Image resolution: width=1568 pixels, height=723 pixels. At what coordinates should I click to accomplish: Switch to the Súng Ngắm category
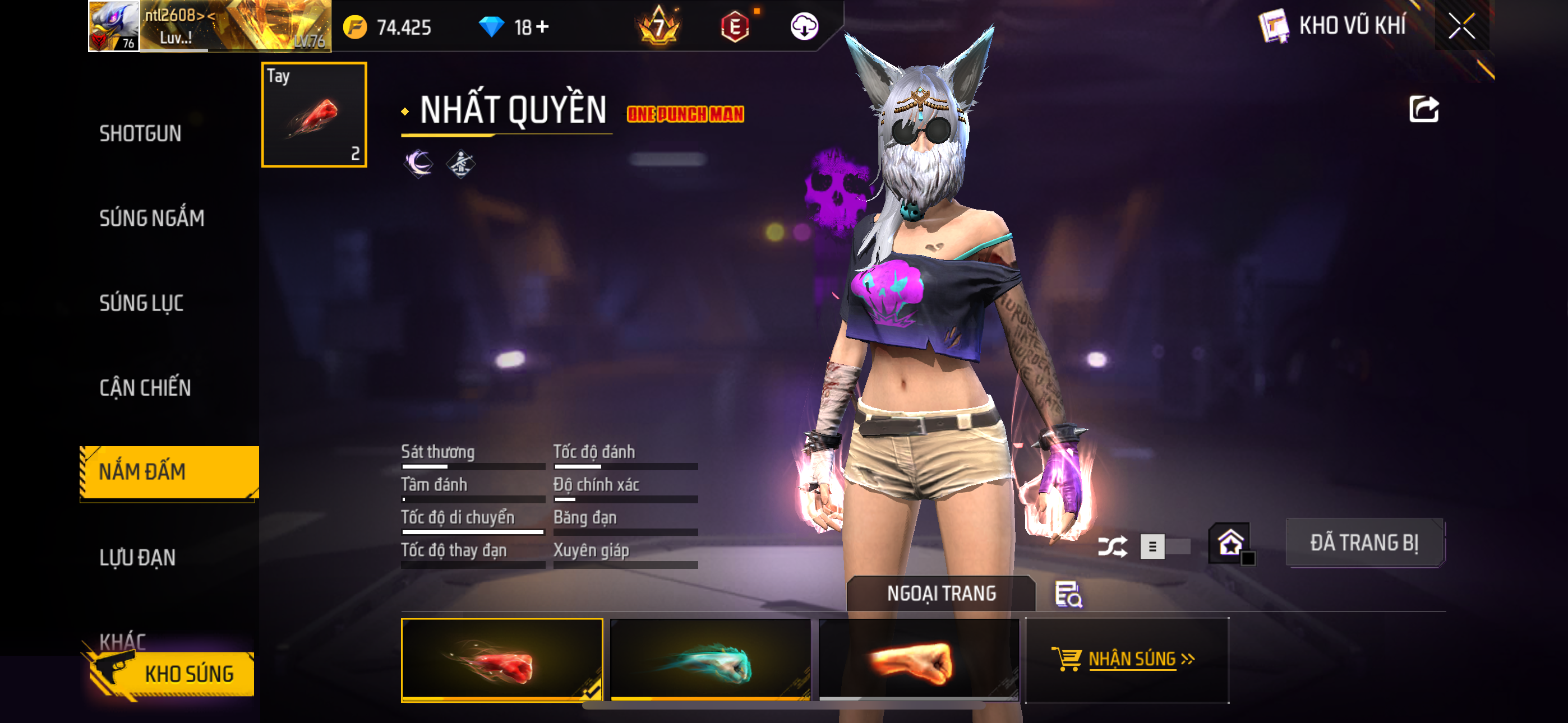(x=151, y=218)
